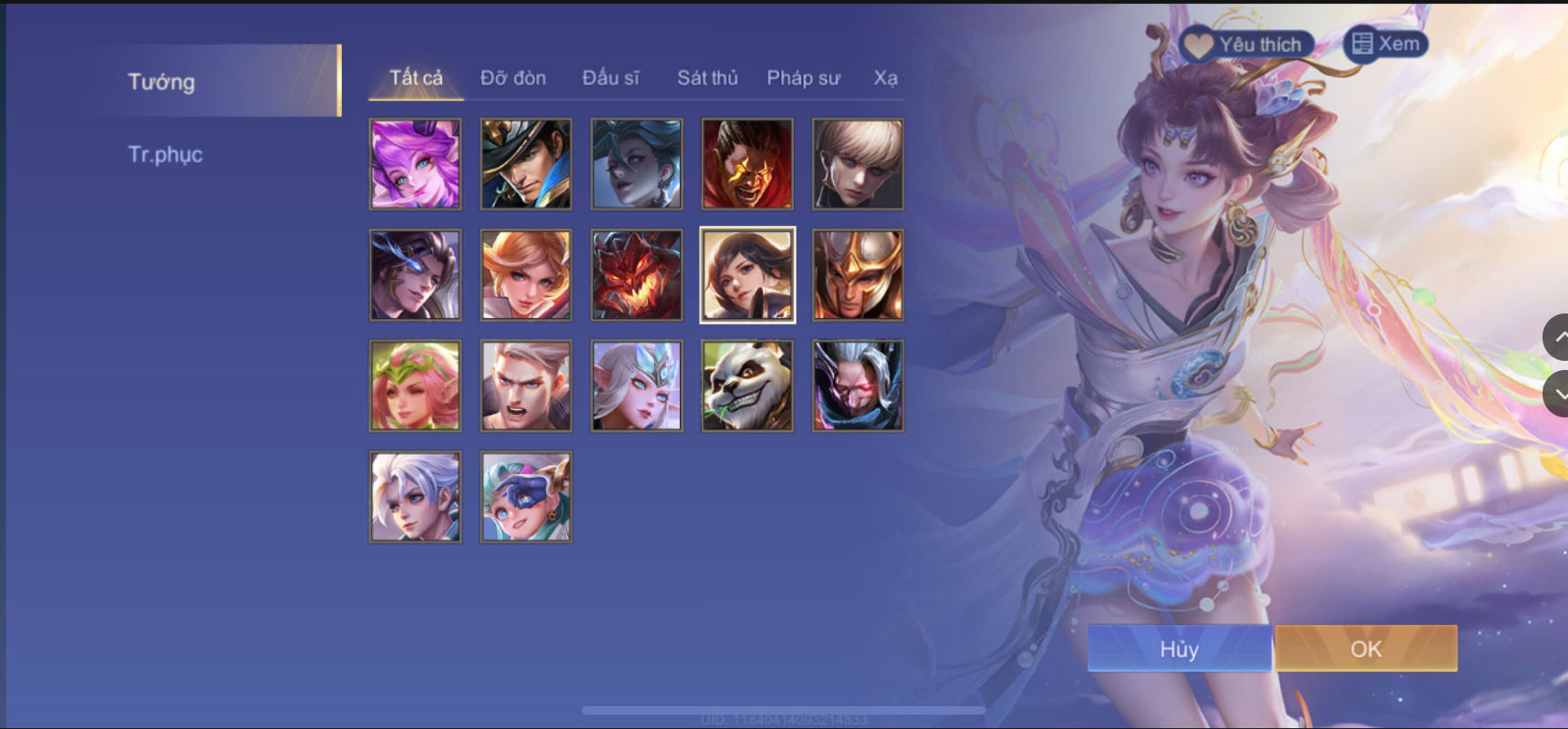Select the purple-haired fairy hero portrait

tap(415, 164)
